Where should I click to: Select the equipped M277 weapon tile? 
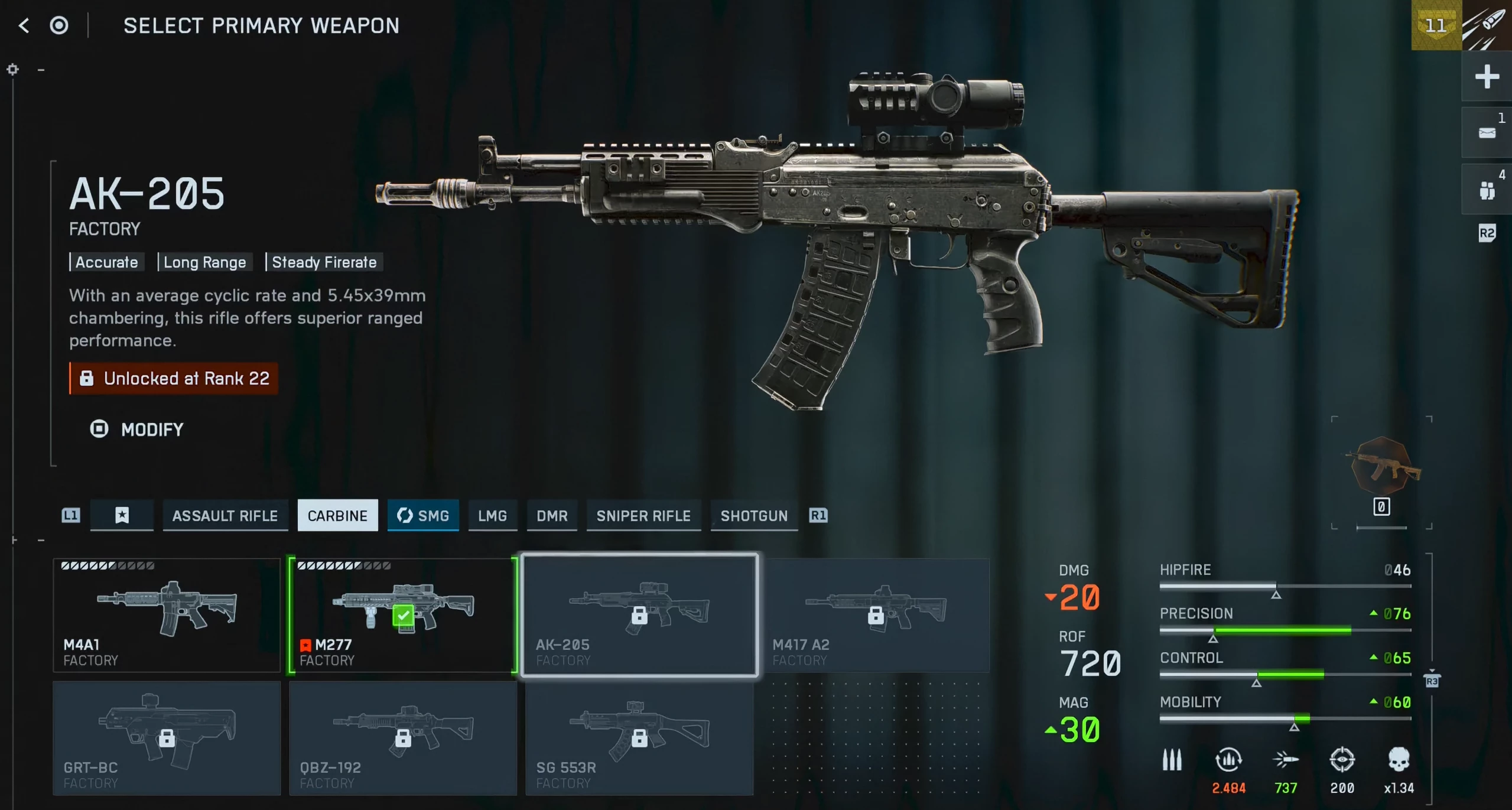[x=403, y=615]
